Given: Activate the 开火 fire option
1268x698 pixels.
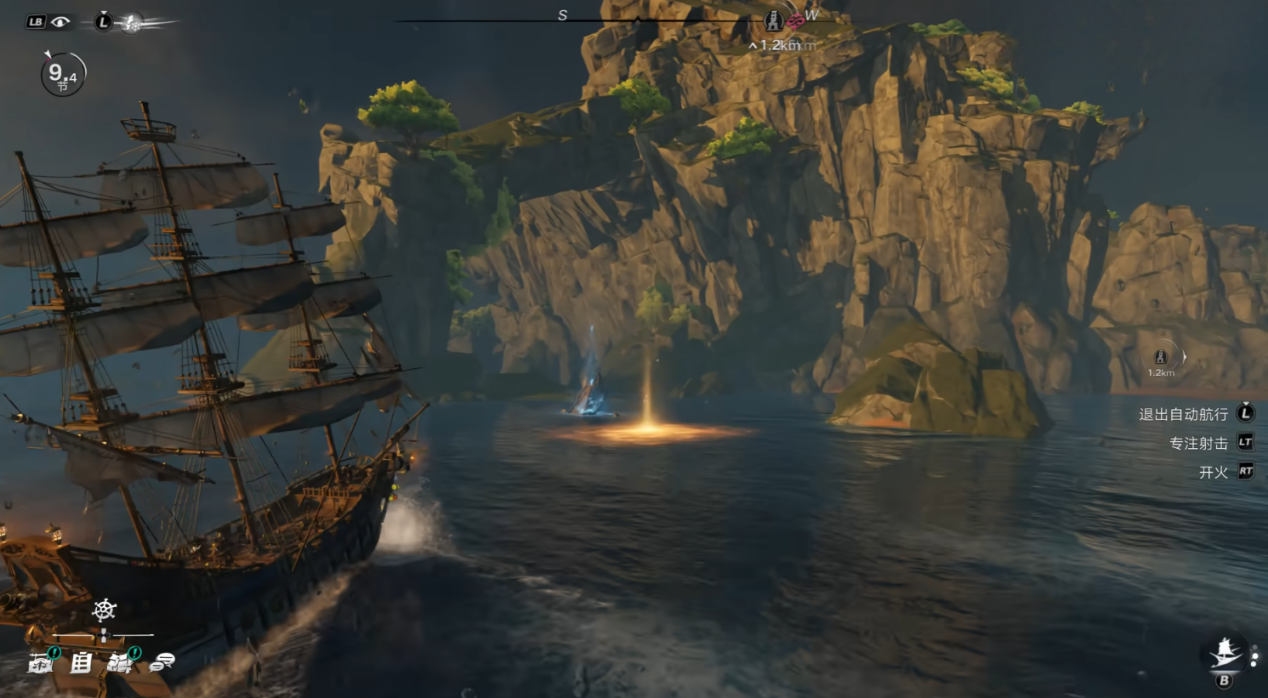Looking at the screenshot, I should [1213, 472].
